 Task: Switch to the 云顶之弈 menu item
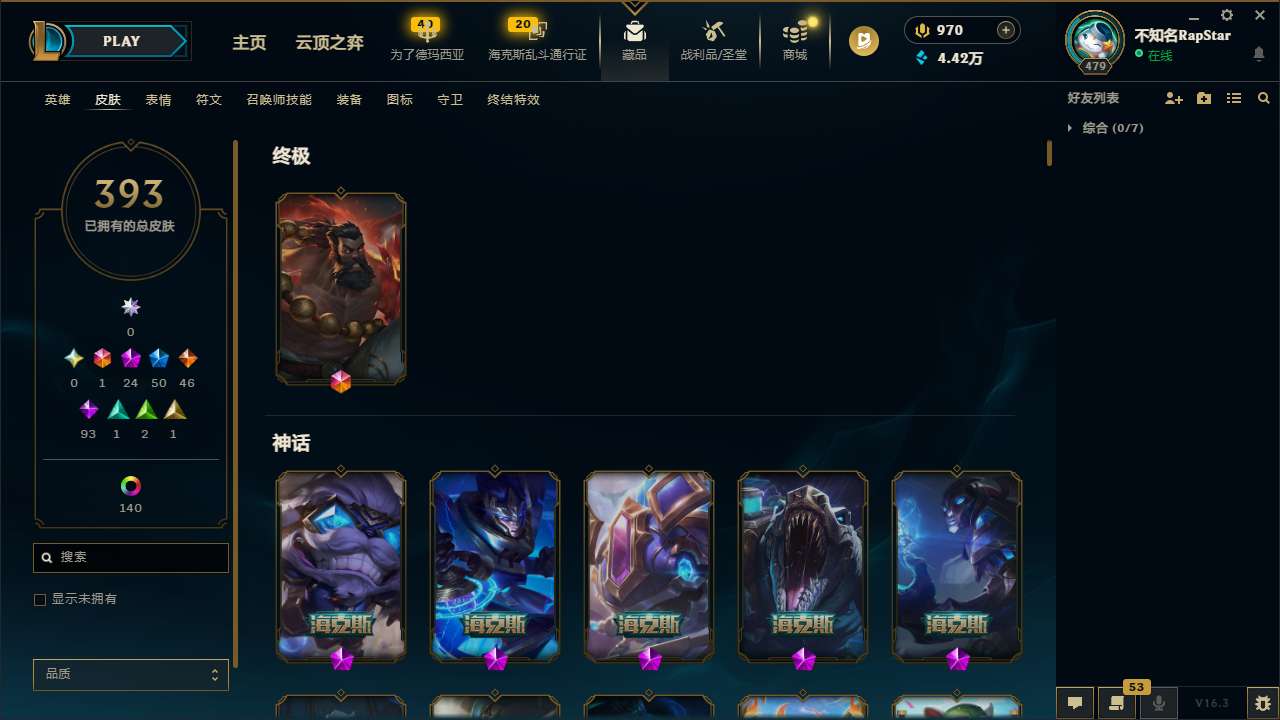click(x=328, y=43)
